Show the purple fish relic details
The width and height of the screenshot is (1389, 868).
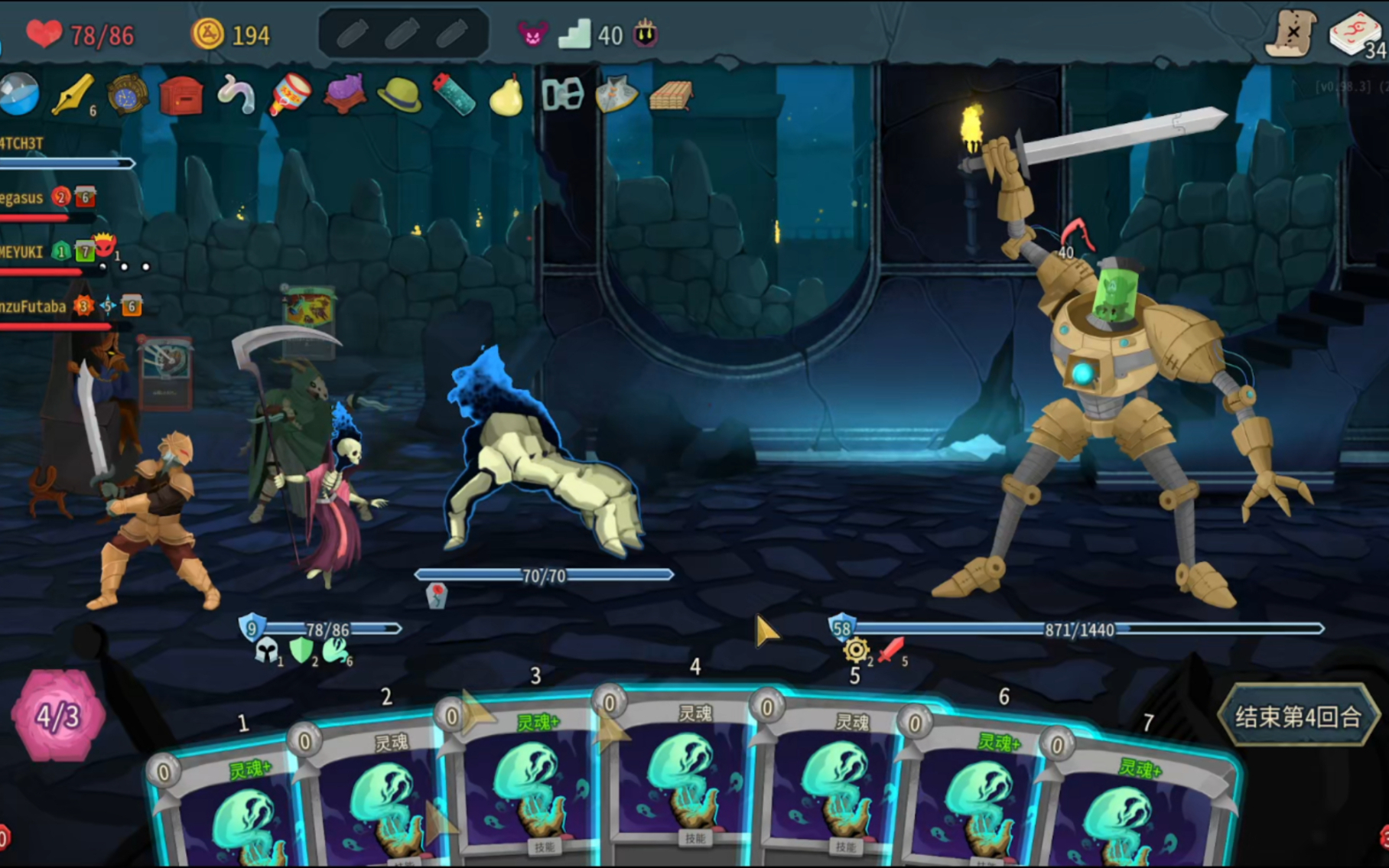tap(344, 95)
